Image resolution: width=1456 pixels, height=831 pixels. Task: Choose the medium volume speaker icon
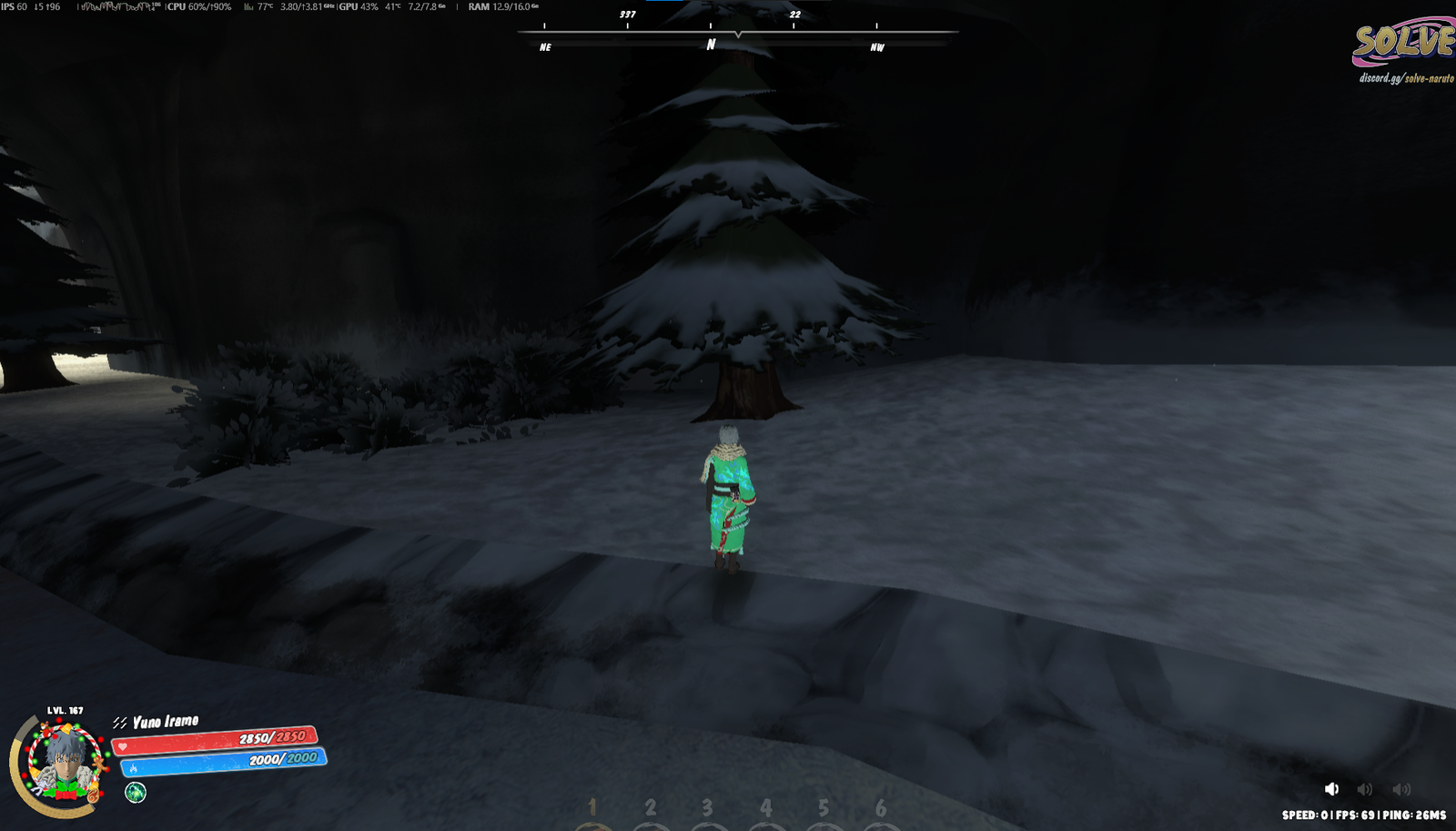[x=1365, y=789]
